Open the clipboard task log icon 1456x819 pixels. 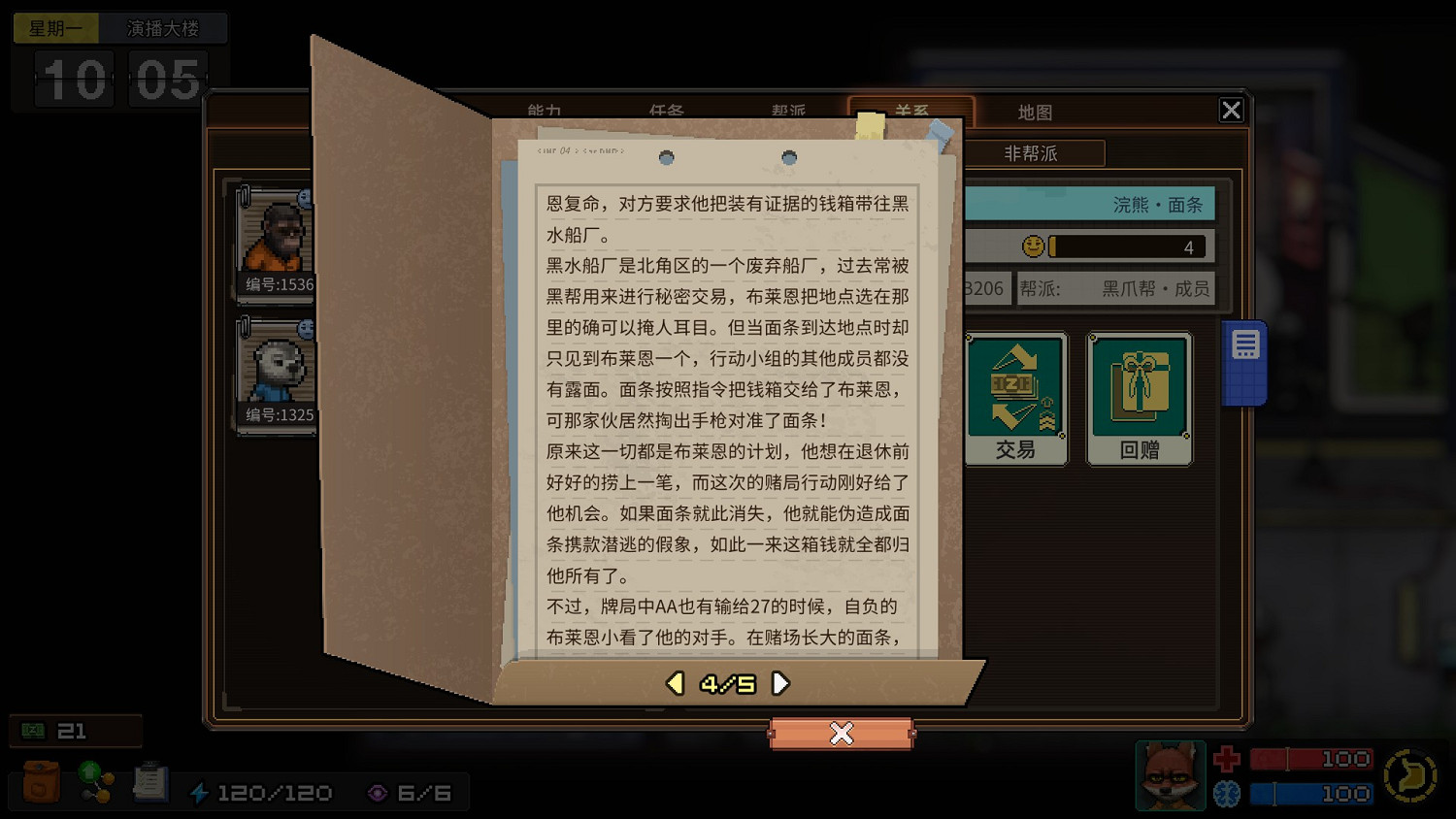tap(150, 781)
